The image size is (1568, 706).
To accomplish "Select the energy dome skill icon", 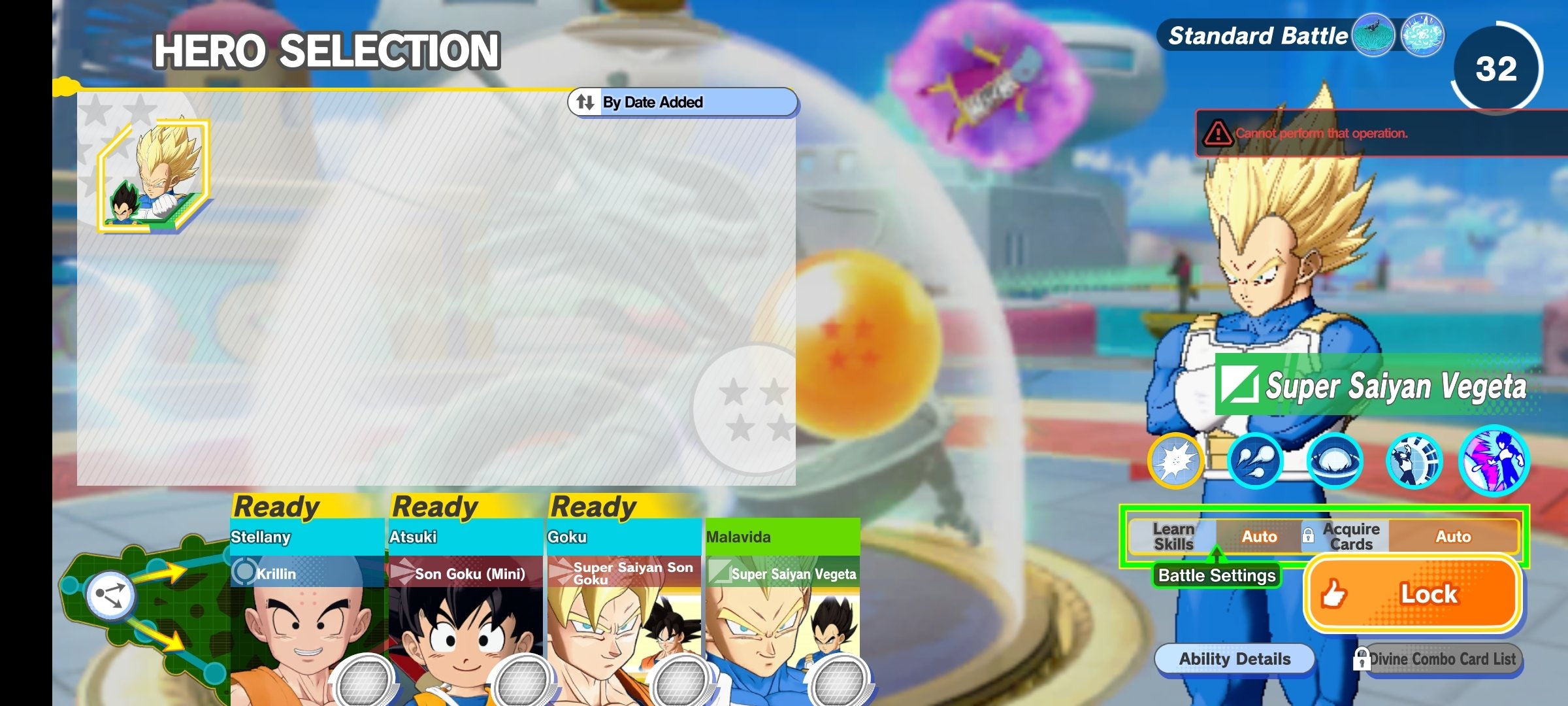I will point(1334,461).
